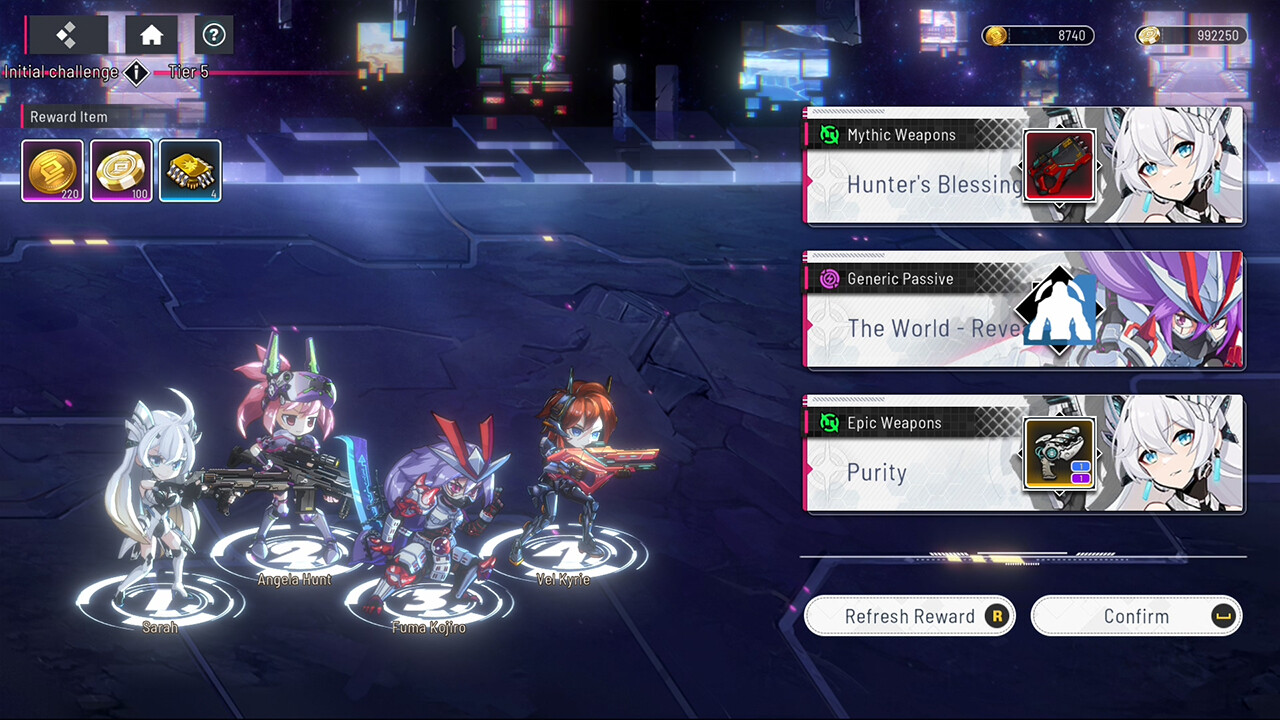Click the 220 coin reward item
Image resolution: width=1280 pixels, height=720 pixels.
coord(51,170)
